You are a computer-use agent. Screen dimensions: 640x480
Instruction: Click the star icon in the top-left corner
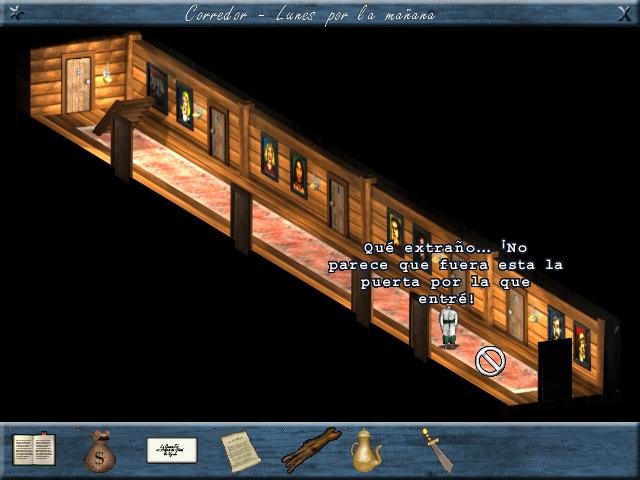click(x=12, y=11)
